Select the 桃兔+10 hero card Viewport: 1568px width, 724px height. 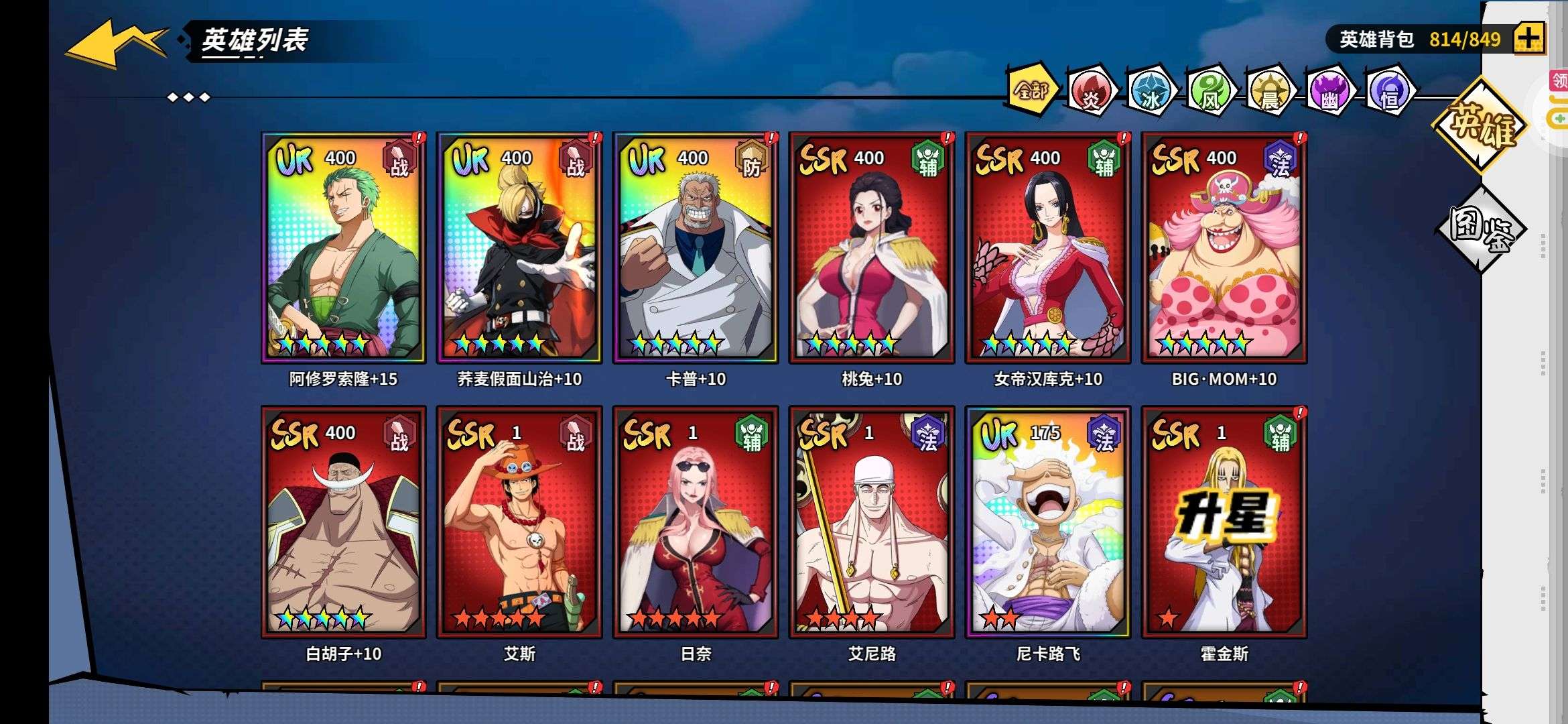pyautogui.click(x=872, y=248)
